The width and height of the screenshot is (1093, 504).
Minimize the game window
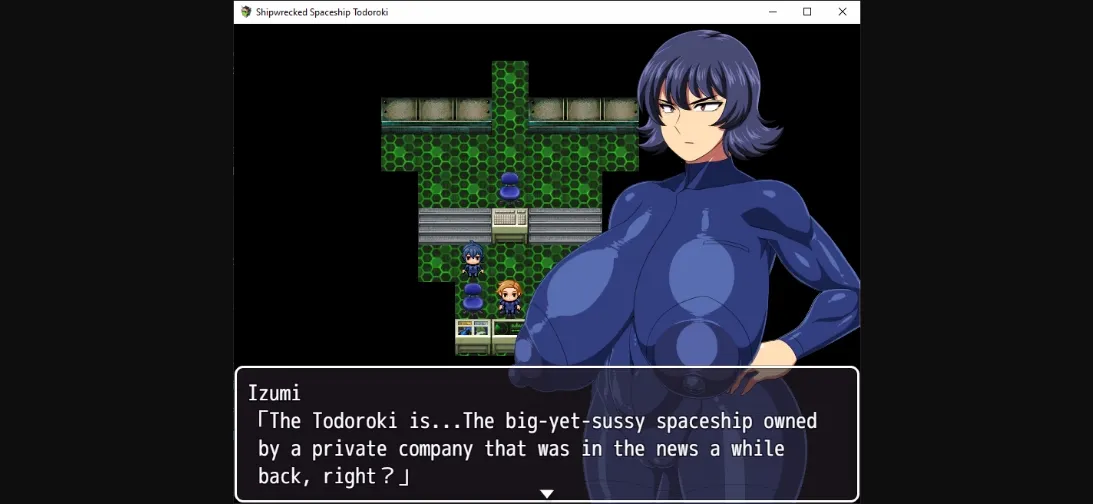click(x=773, y=12)
